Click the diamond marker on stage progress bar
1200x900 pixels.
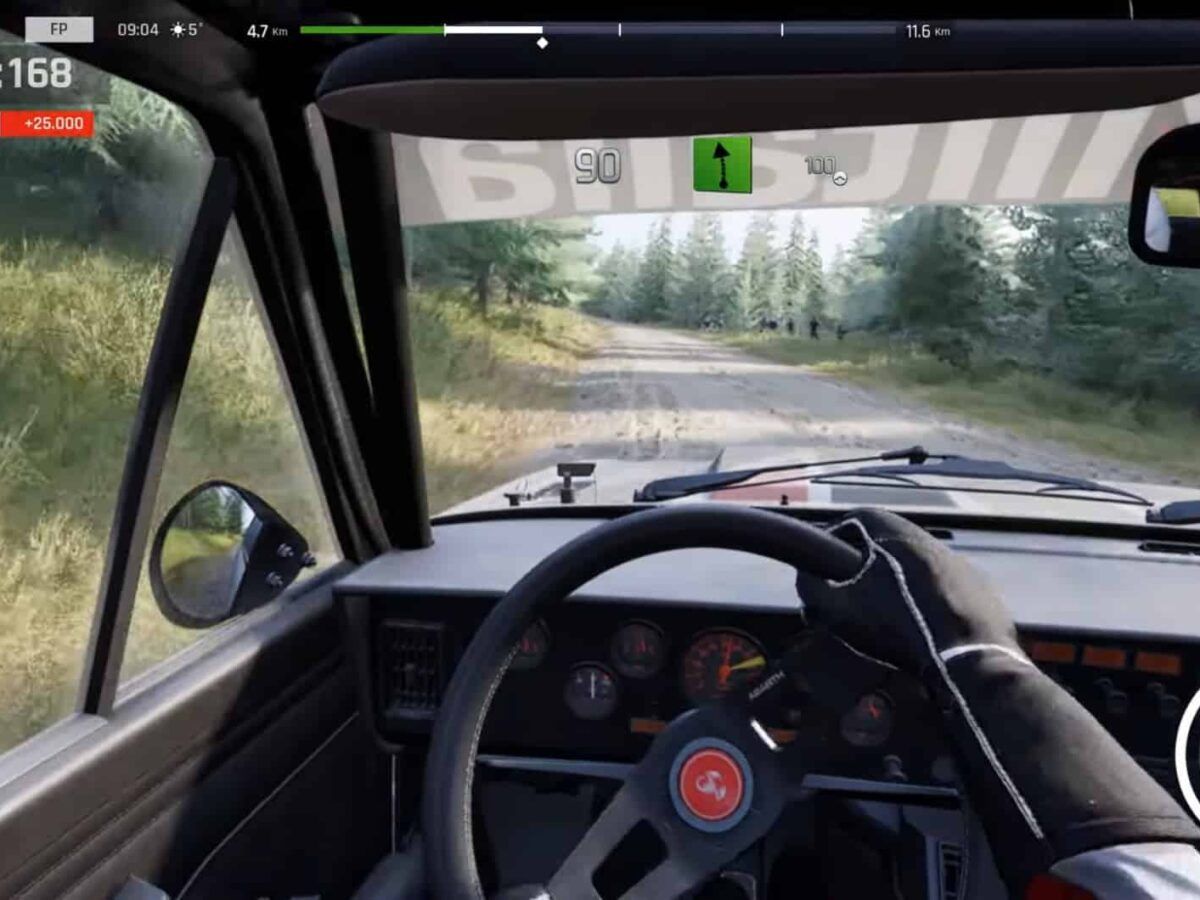[542, 43]
